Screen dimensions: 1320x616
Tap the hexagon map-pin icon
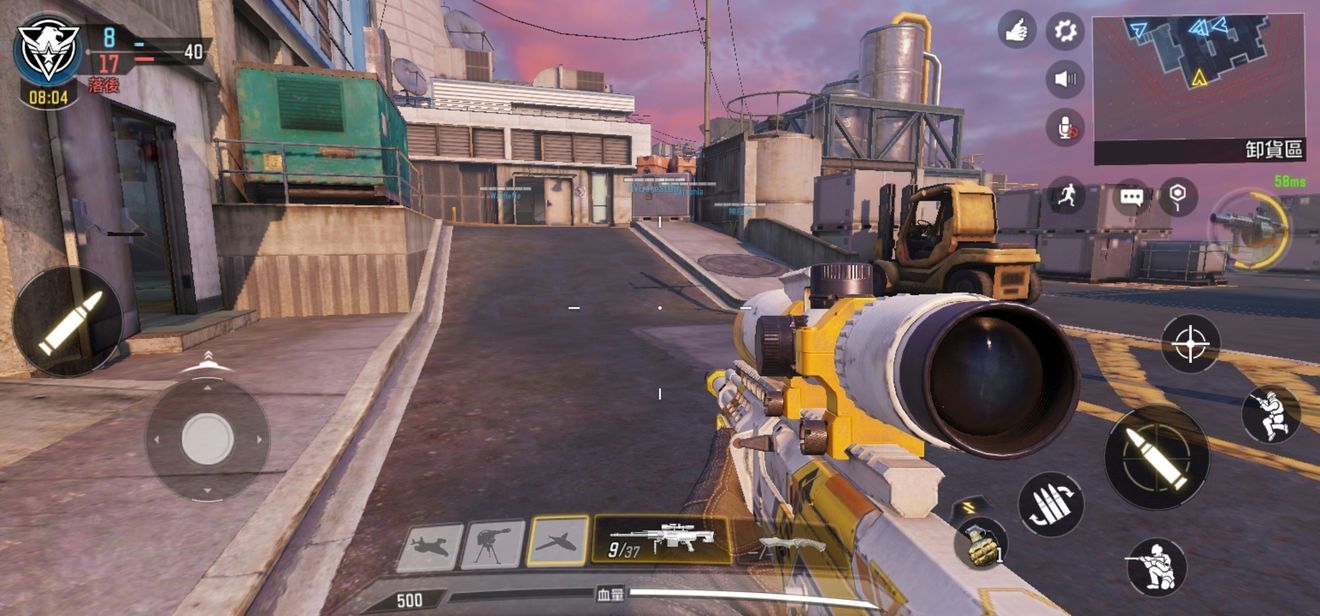1178,197
